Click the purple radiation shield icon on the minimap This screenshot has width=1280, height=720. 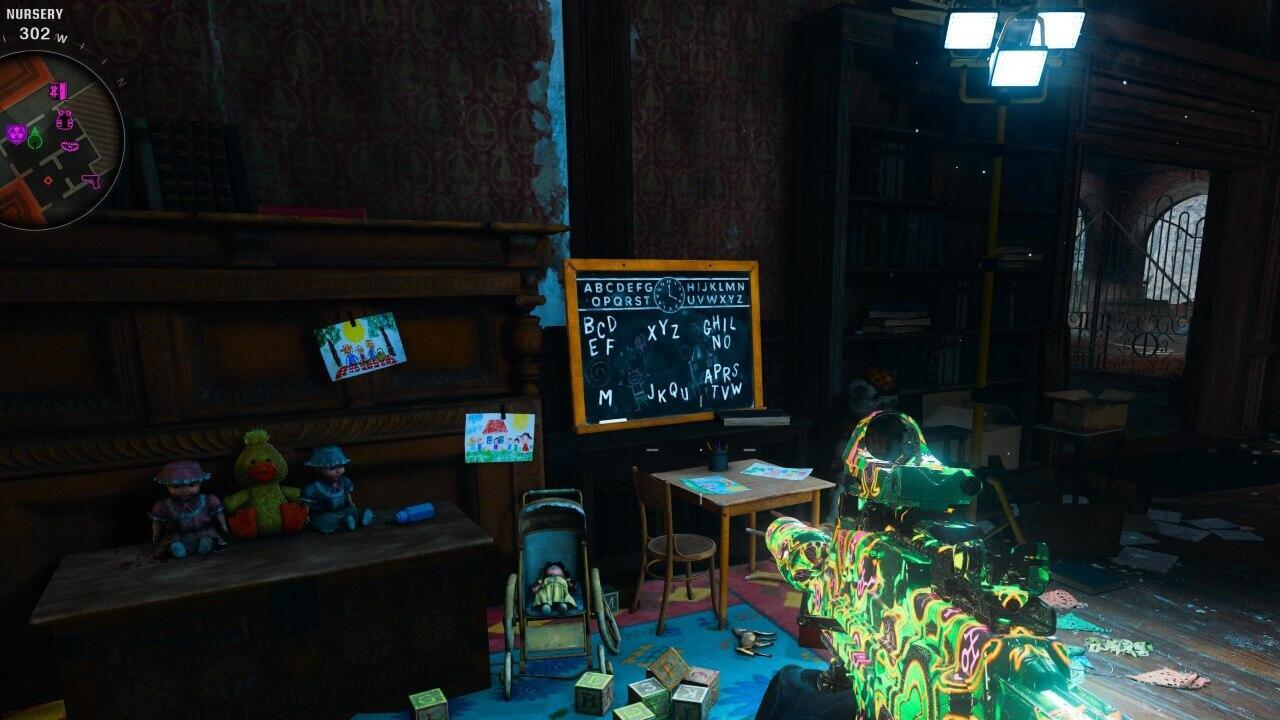[17, 132]
